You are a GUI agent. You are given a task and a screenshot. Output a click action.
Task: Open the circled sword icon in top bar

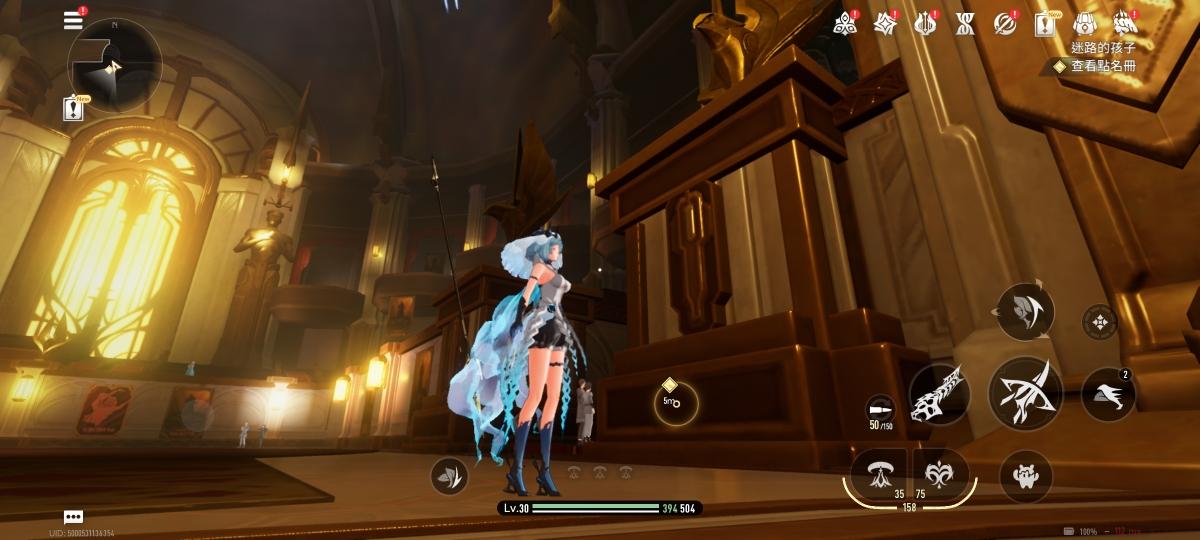[x=1004, y=24]
